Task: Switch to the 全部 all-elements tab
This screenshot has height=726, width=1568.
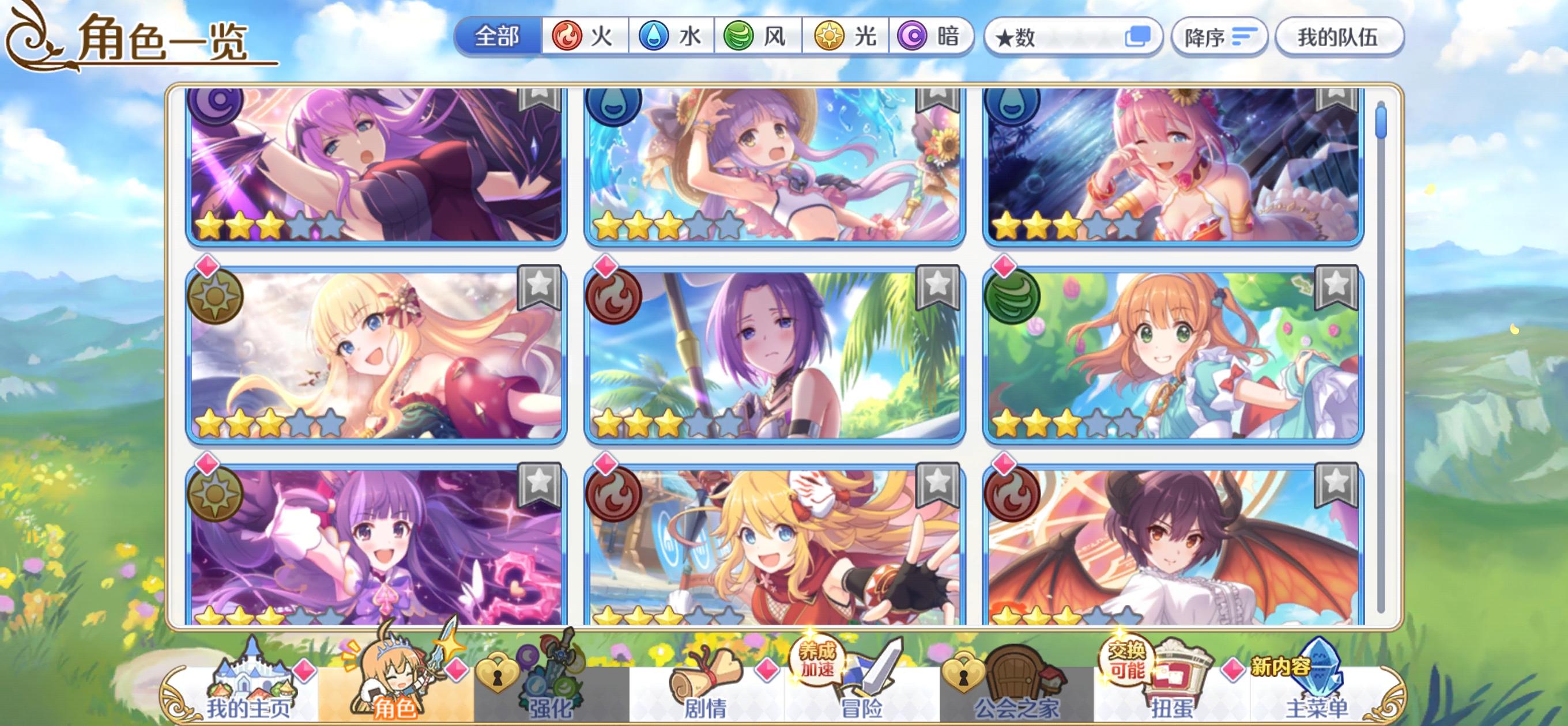Action: [499, 36]
